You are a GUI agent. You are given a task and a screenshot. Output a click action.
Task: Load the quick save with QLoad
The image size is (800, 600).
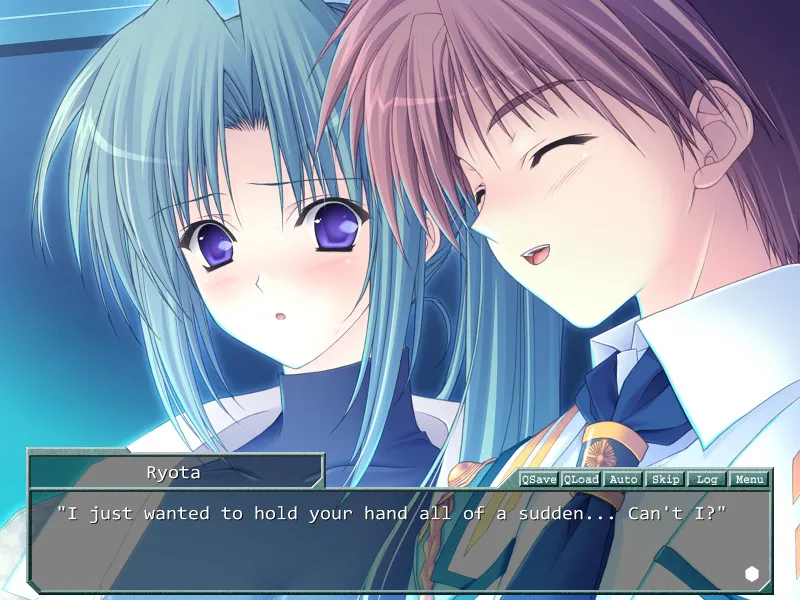coord(580,479)
